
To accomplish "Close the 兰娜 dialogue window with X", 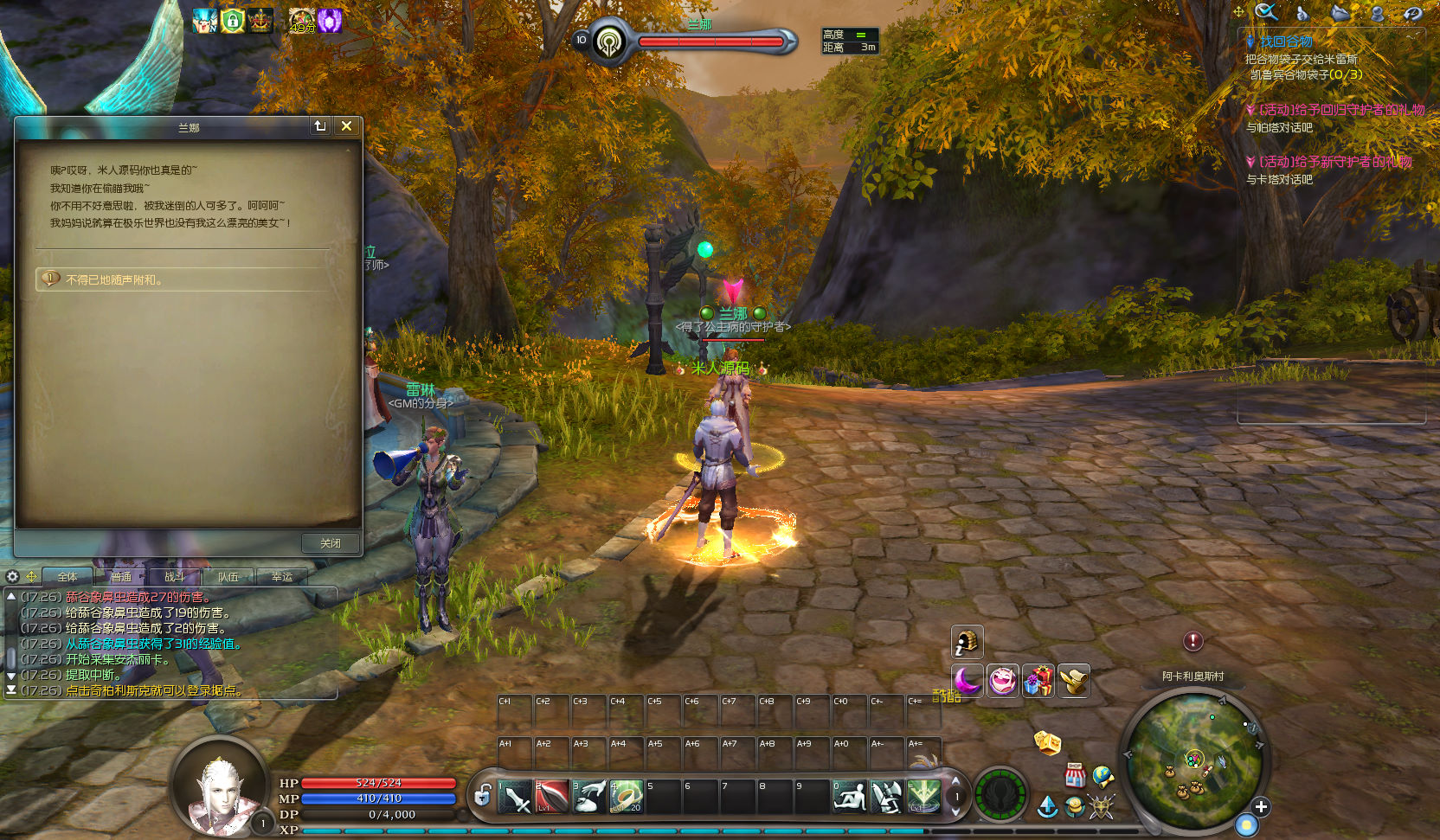I will 346,126.
